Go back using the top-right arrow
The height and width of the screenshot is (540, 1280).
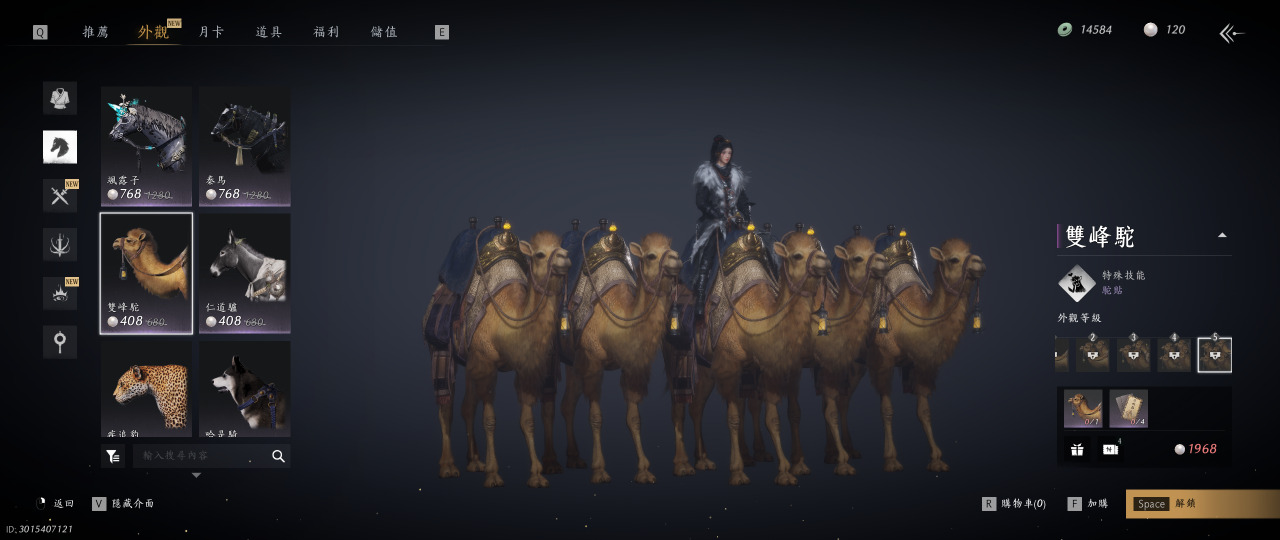click(x=1232, y=33)
